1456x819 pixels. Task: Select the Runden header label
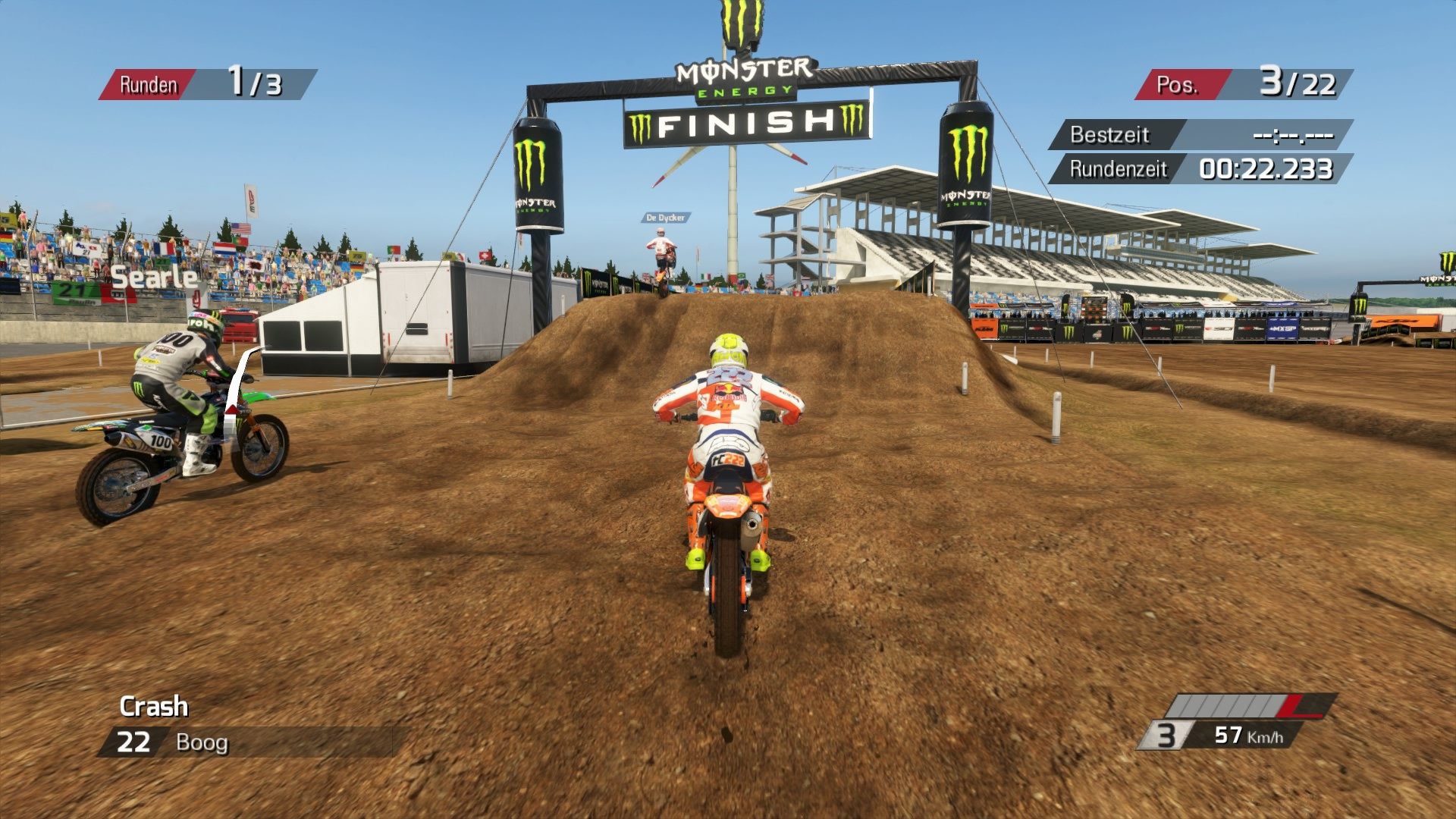point(149,83)
